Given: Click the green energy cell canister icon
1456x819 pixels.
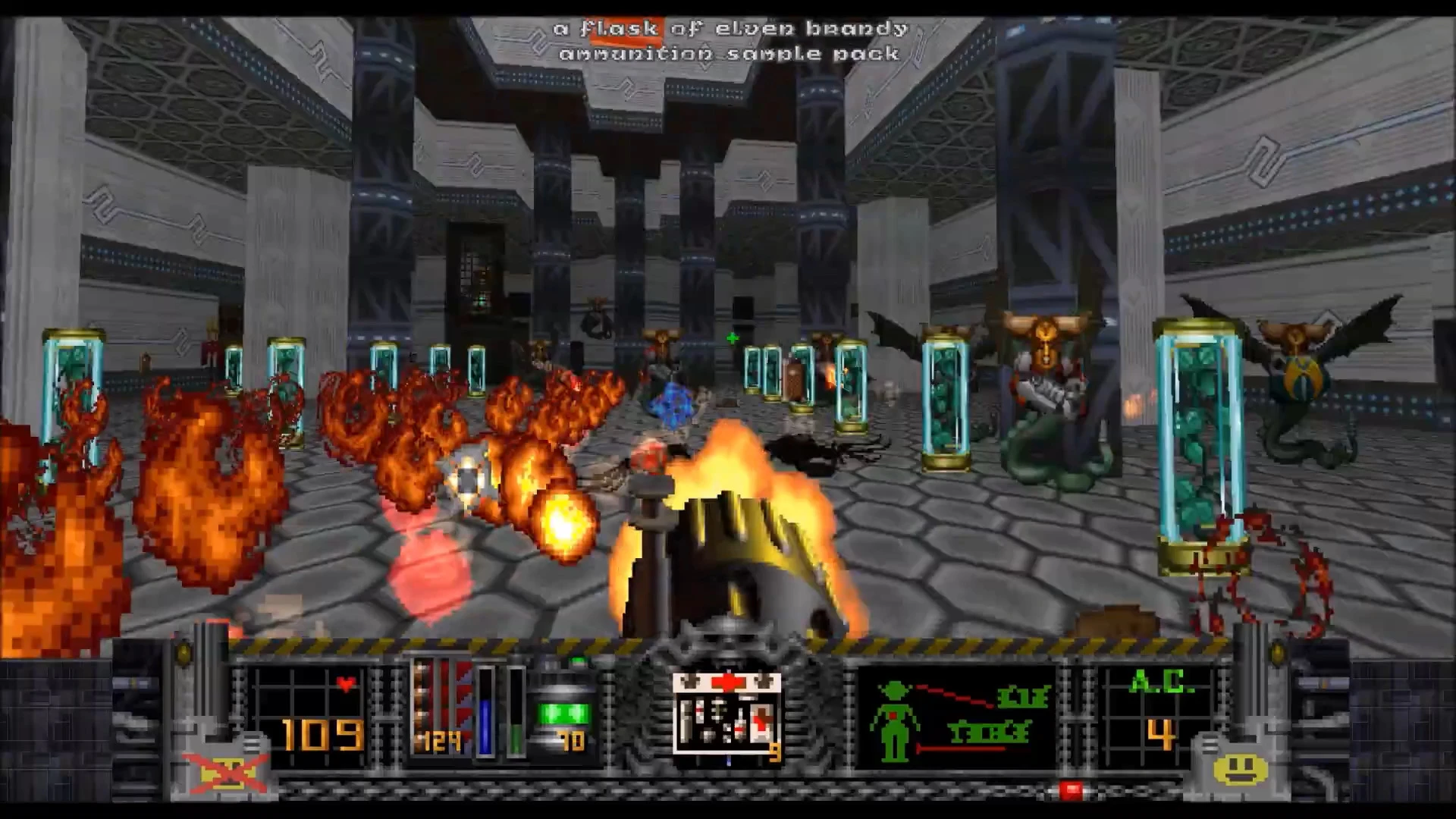Looking at the screenshot, I should coord(563,711).
